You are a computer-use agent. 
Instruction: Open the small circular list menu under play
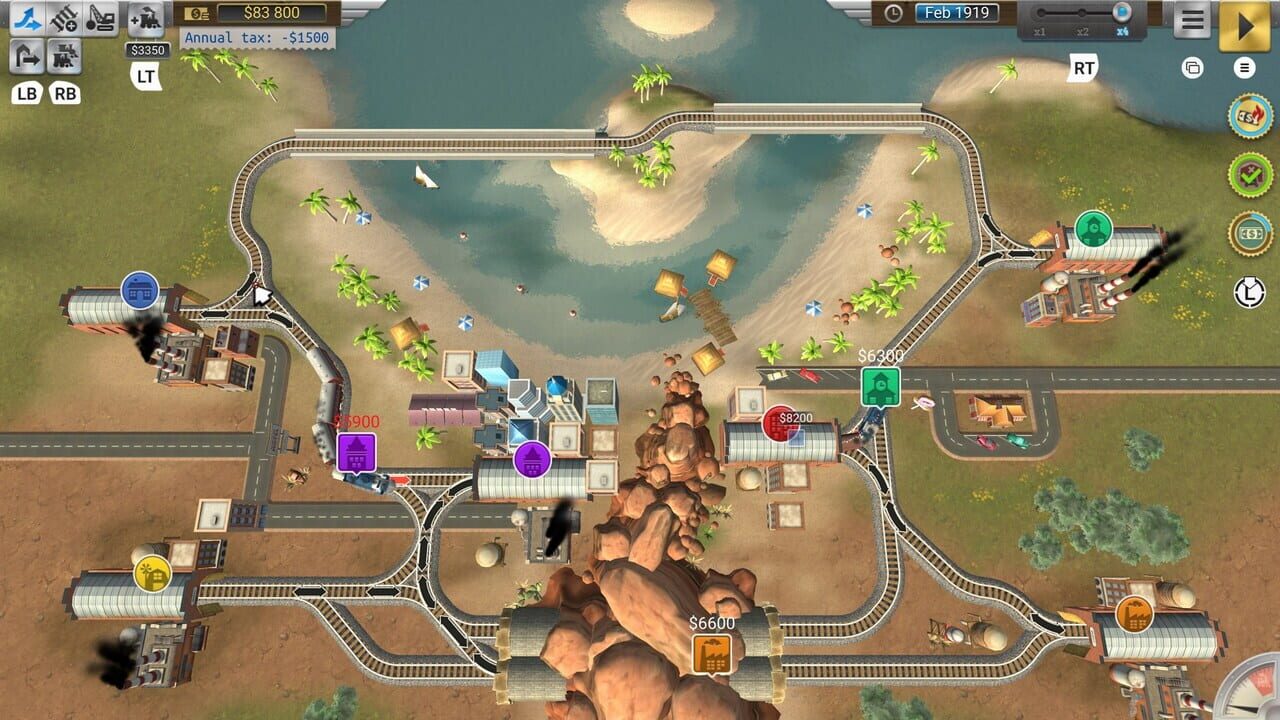point(1244,68)
